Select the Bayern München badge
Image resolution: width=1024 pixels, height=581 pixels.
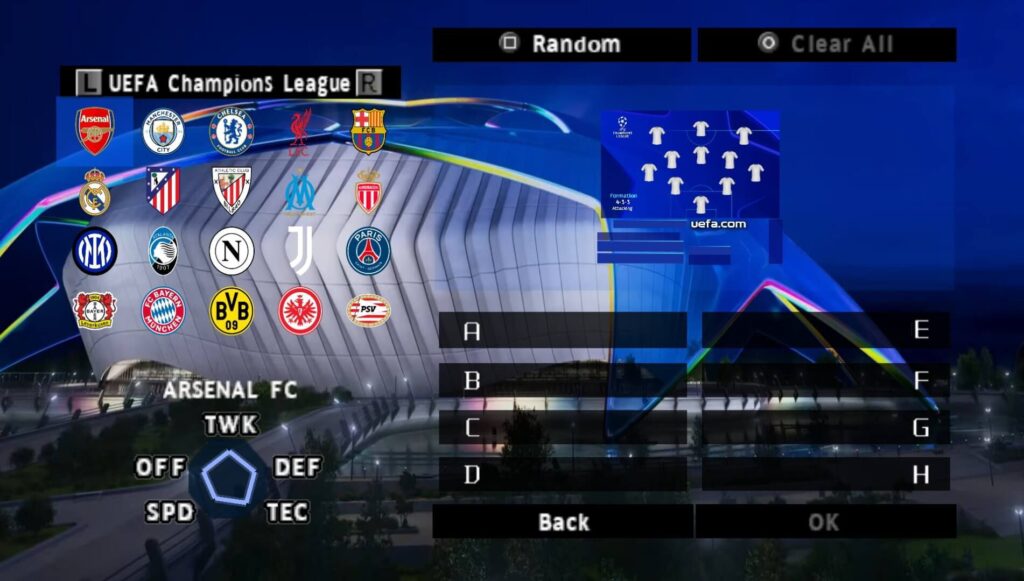163,311
